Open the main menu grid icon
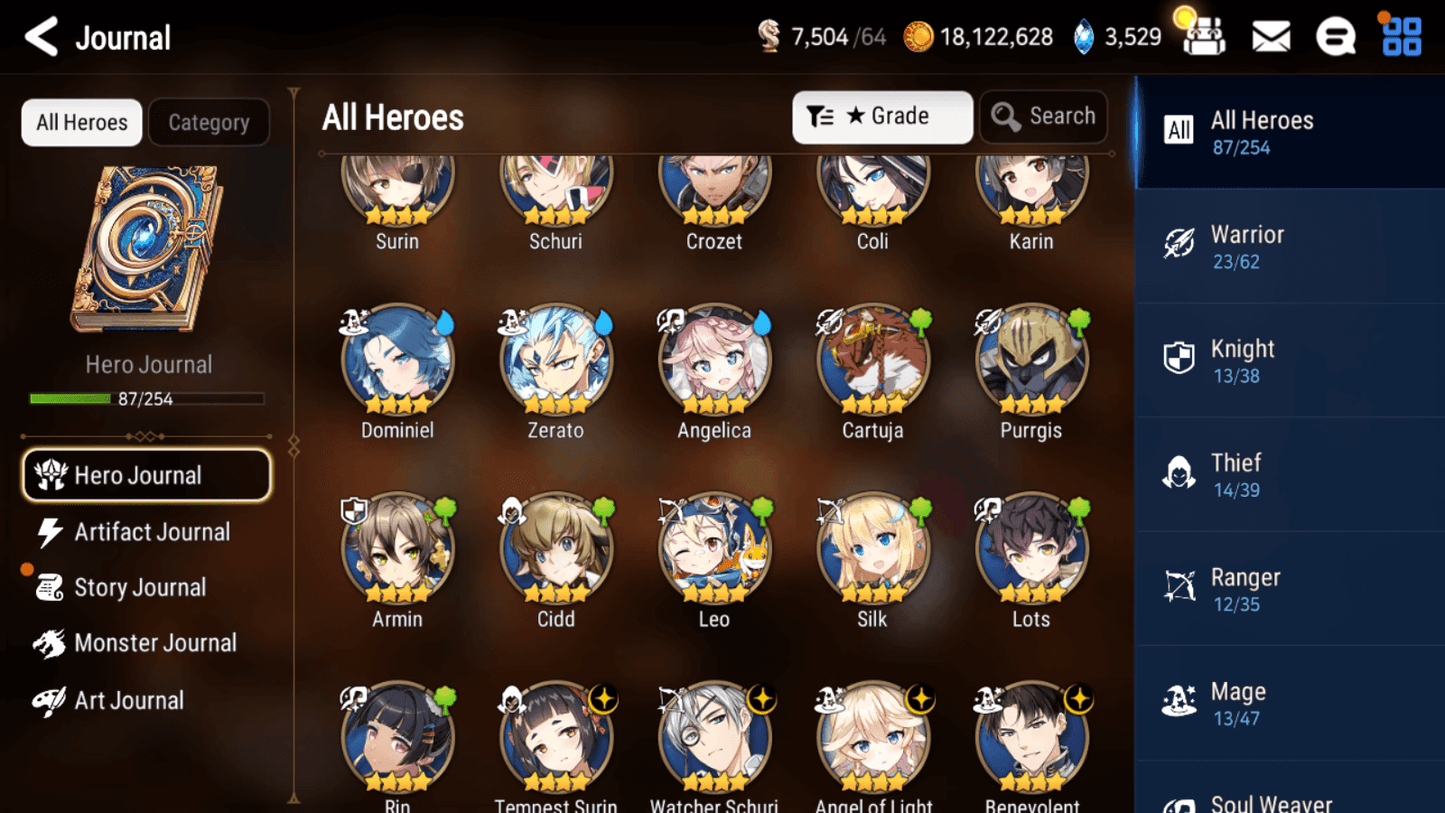Image resolution: width=1445 pixels, height=813 pixels. click(1401, 35)
